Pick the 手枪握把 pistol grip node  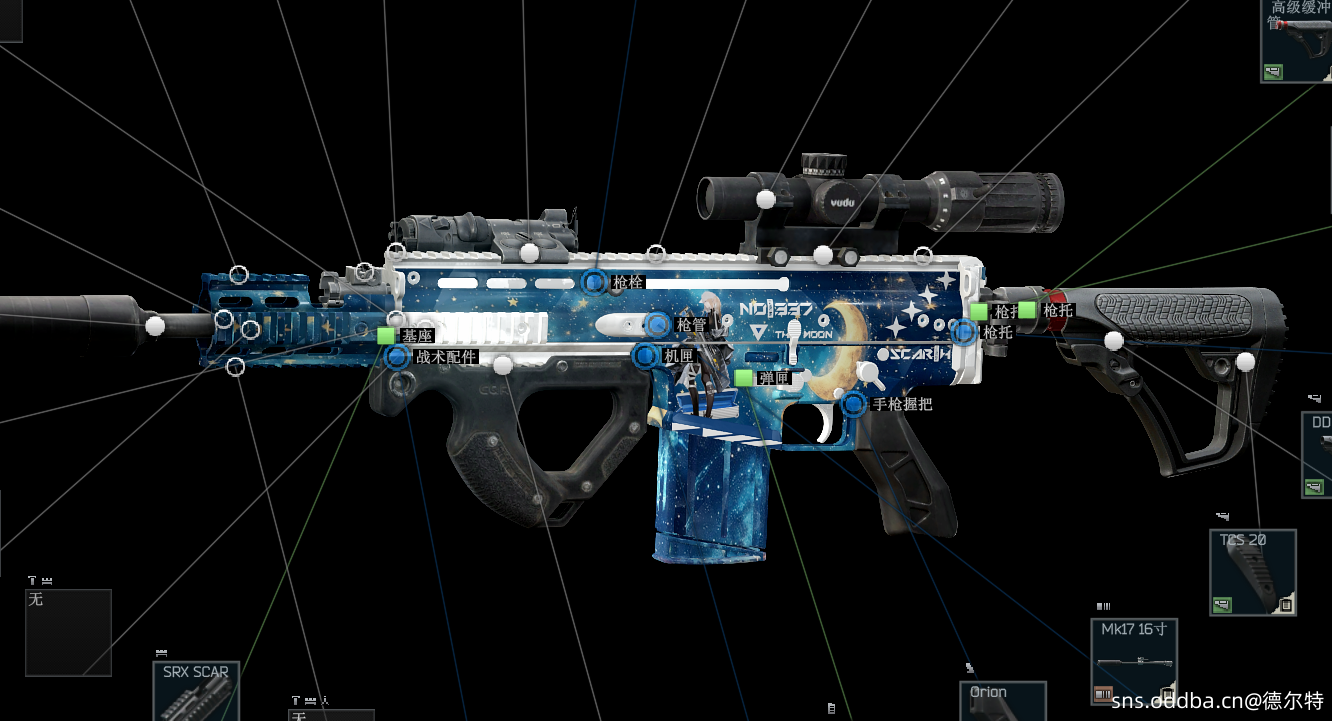pyautogui.click(x=854, y=404)
